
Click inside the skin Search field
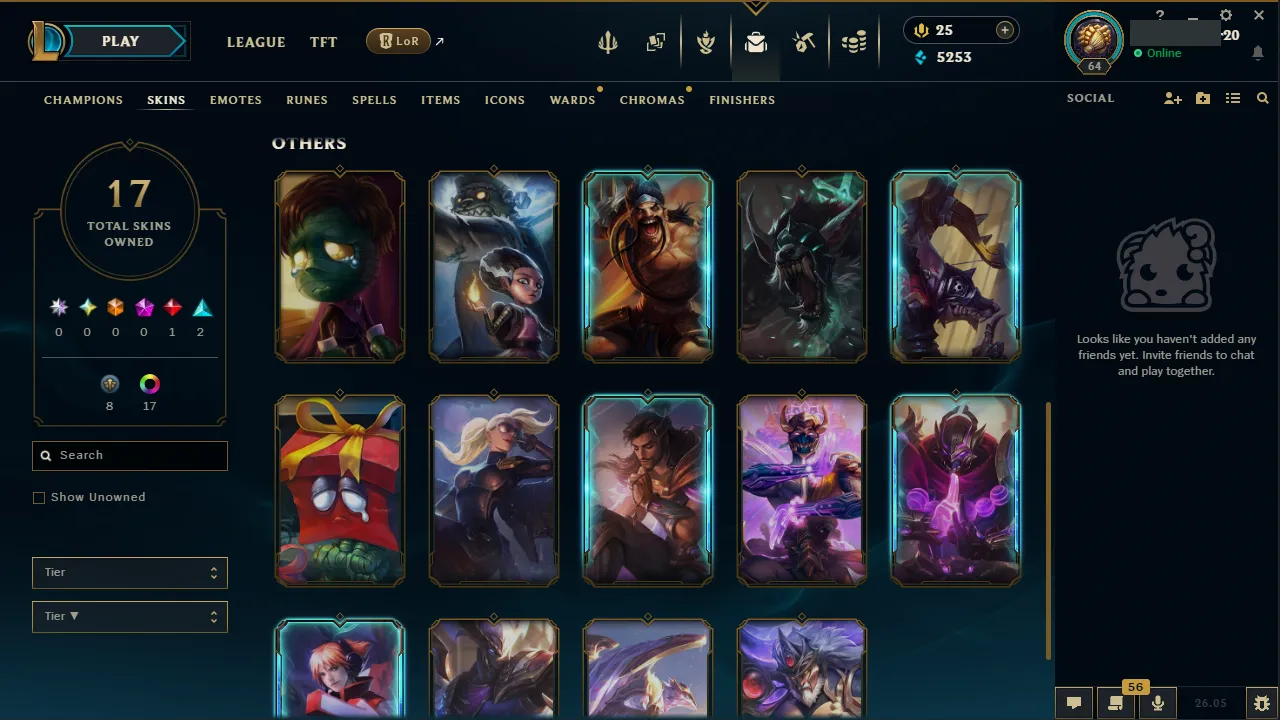pos(129,455)
